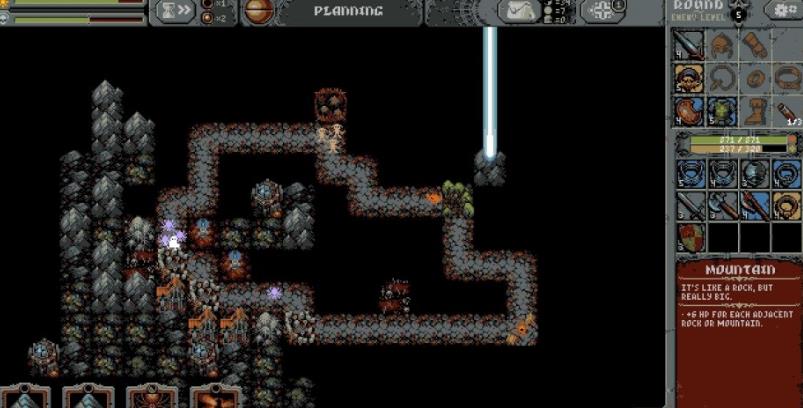Select the equipped red shield slot
Viewport: 803px width, 408px height.
686,110
